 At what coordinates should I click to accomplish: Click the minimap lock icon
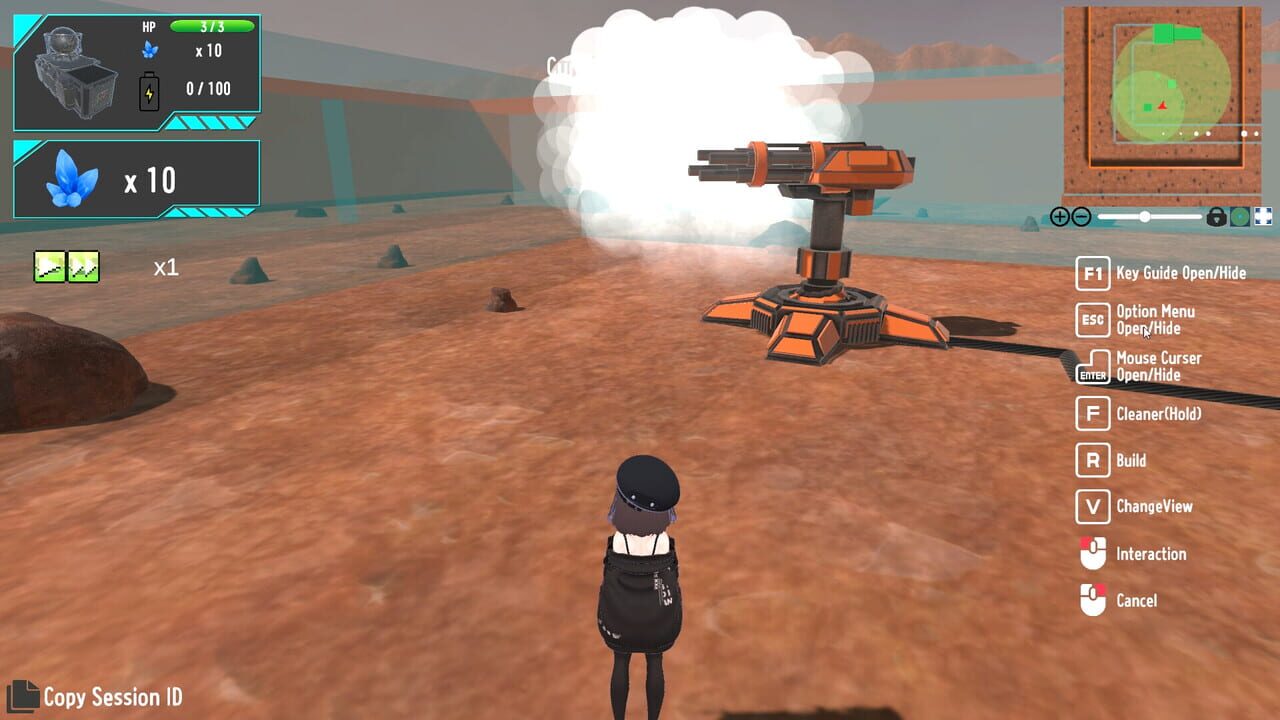pyautogui.click(x=1216, y=217)
